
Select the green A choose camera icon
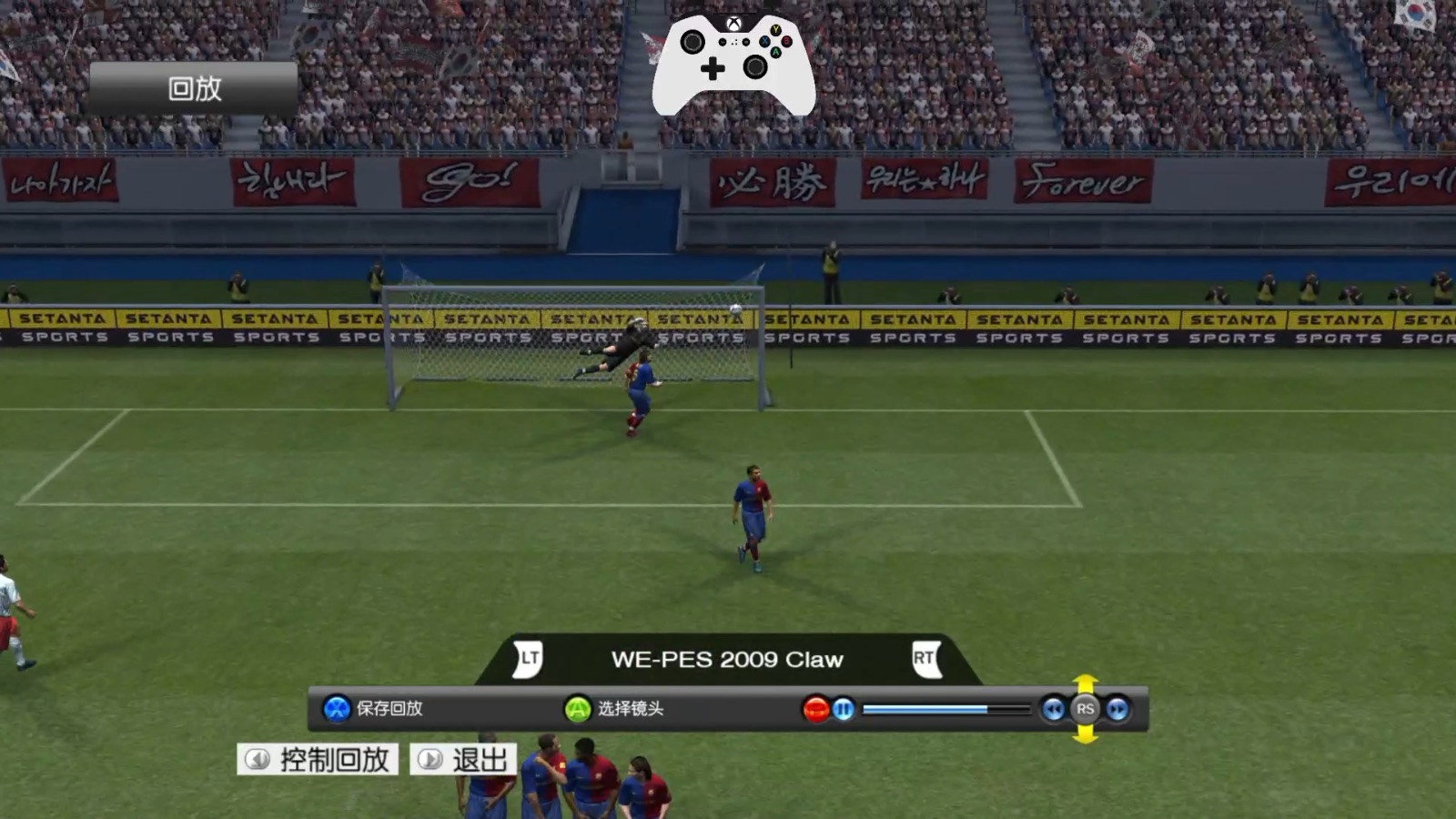577,710
